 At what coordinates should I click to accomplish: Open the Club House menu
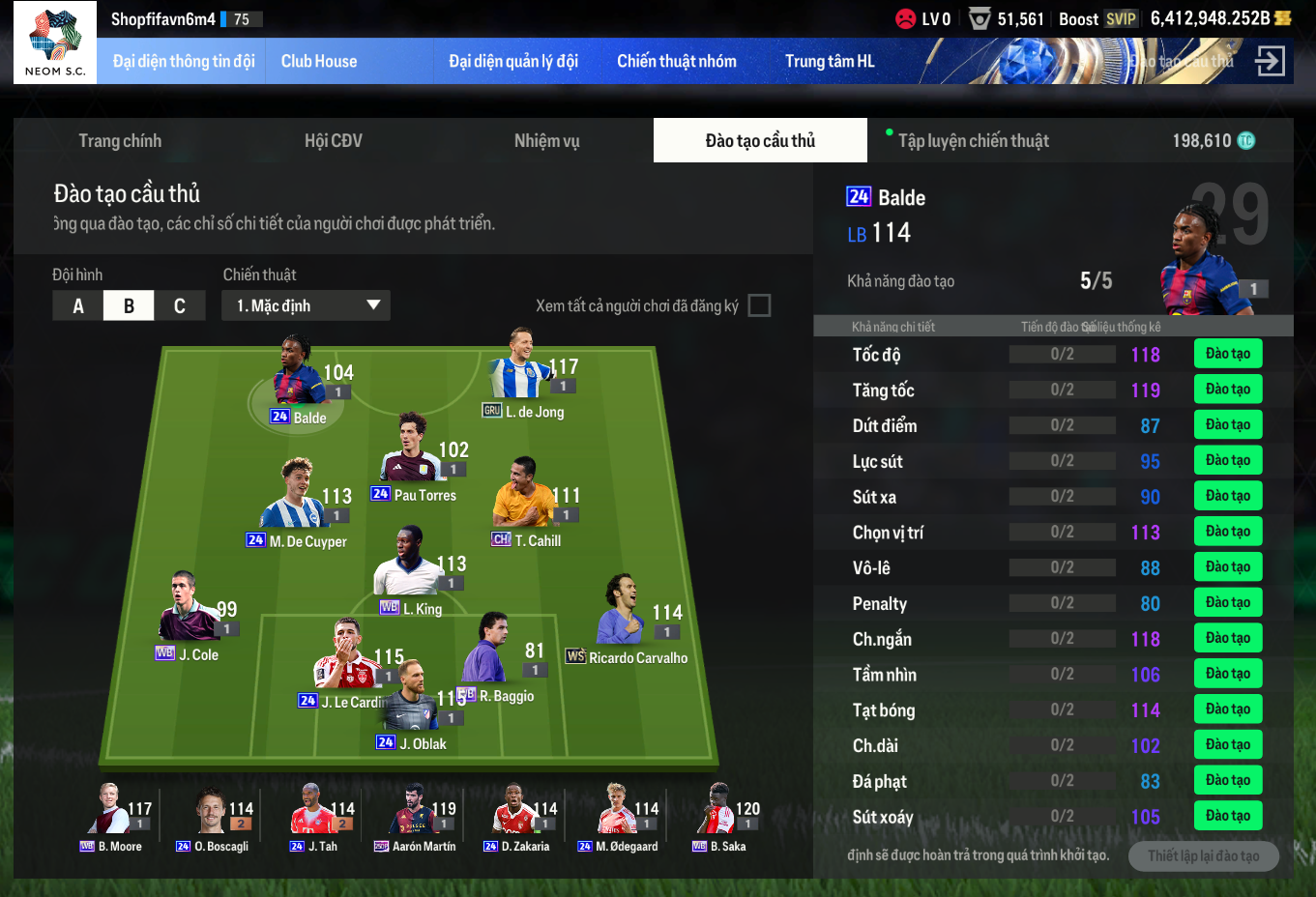[318, 61]
